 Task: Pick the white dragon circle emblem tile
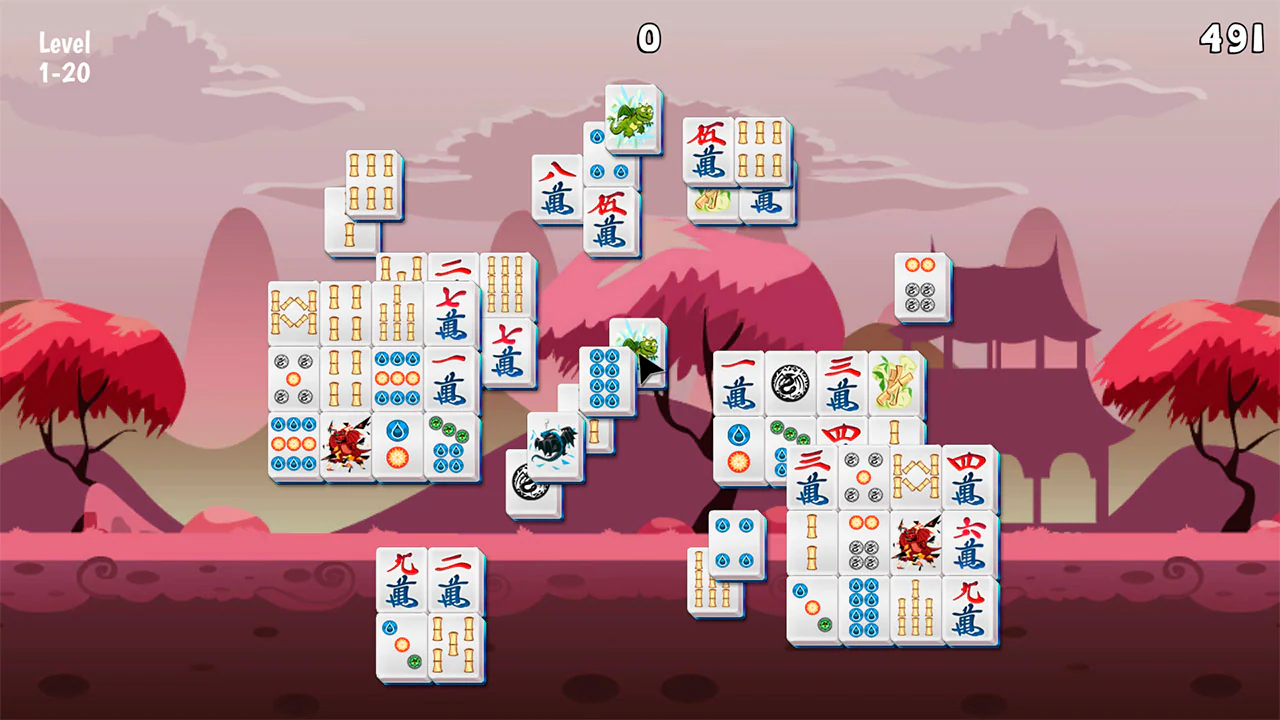click(790, 383)
